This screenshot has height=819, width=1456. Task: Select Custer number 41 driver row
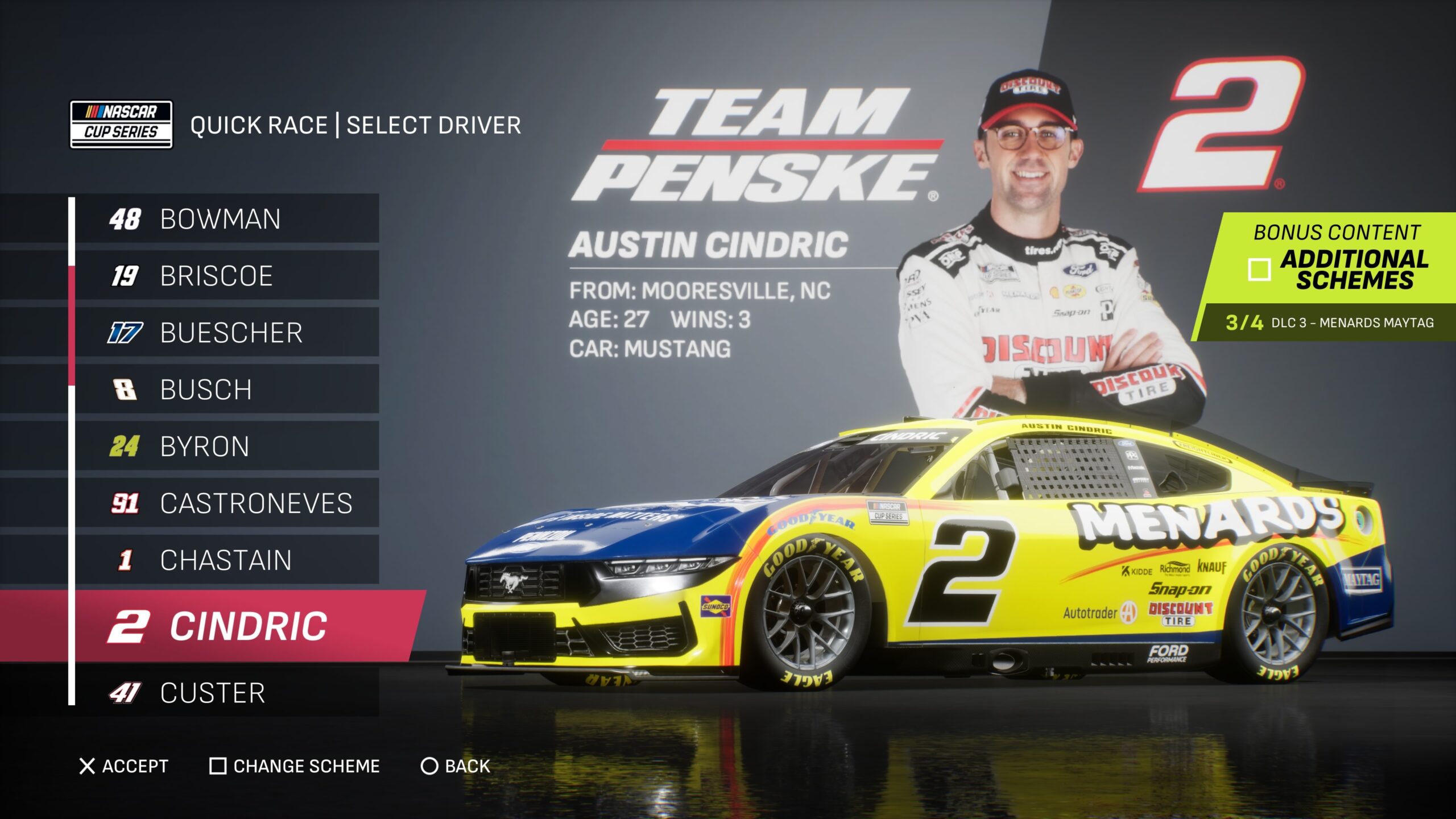(x=226, y=693)
